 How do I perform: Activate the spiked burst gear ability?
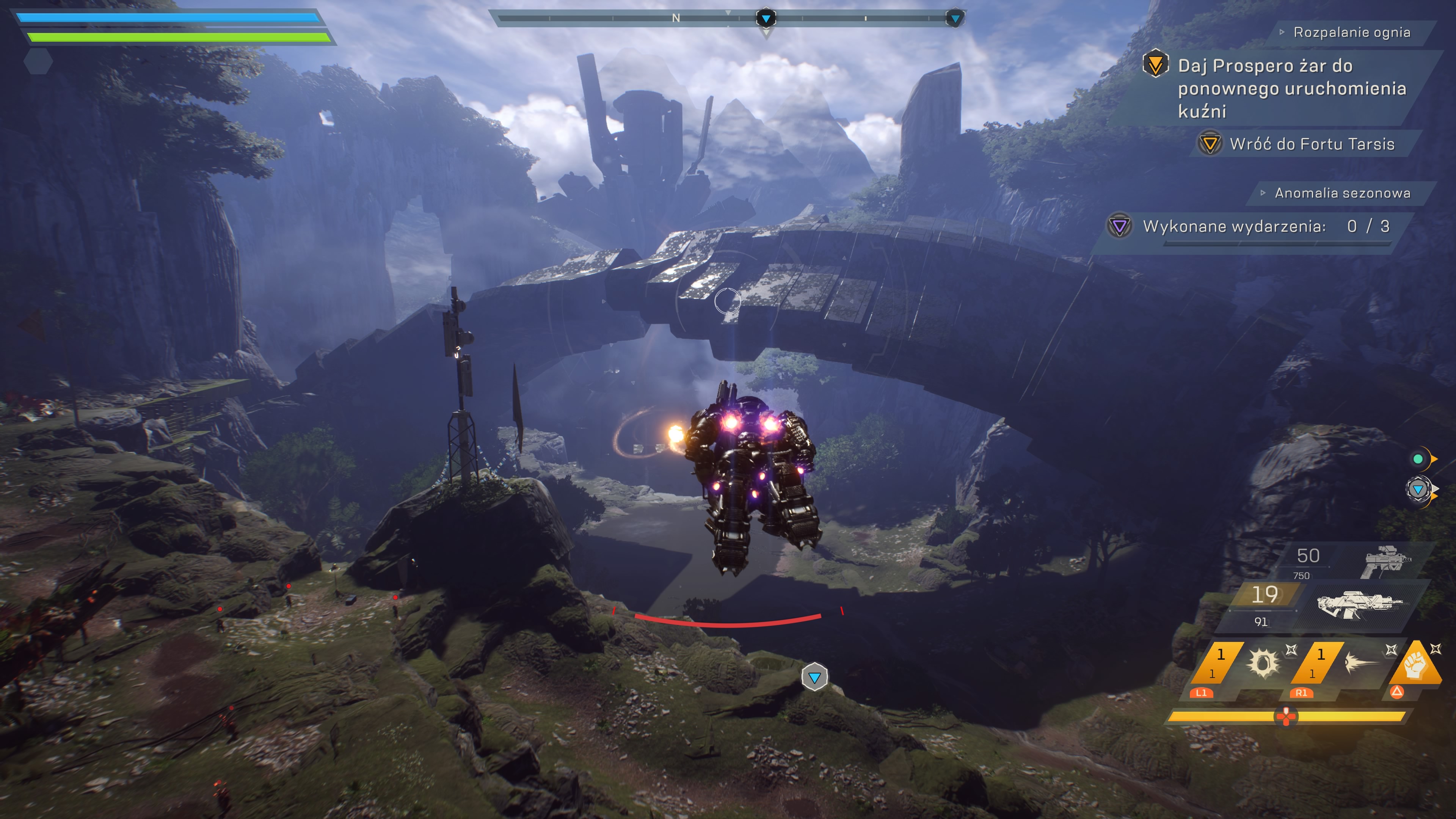point(1263,662)
